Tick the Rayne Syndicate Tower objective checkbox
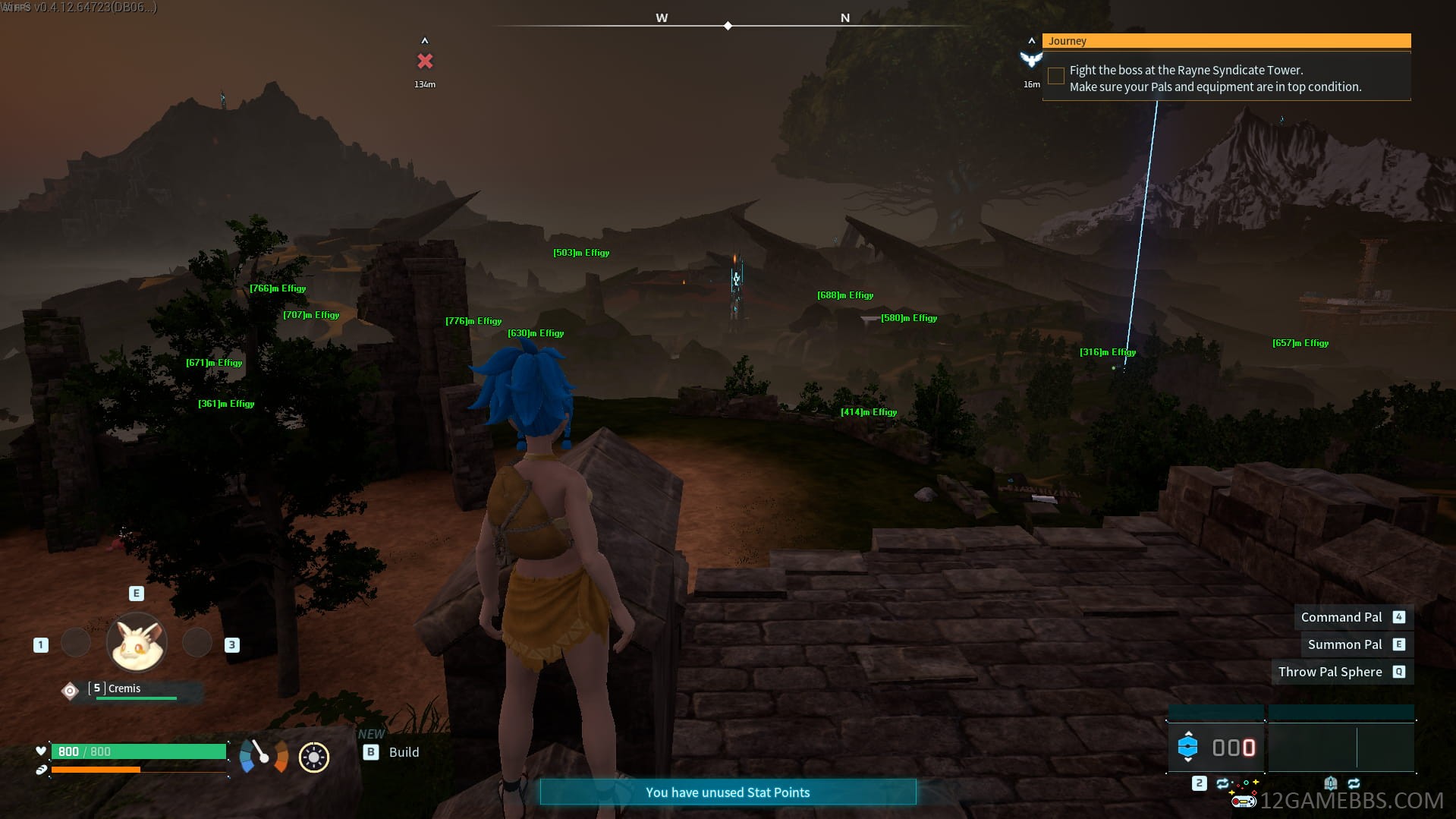This screenshot has height=819, width=1456. tap(1055, 76)
